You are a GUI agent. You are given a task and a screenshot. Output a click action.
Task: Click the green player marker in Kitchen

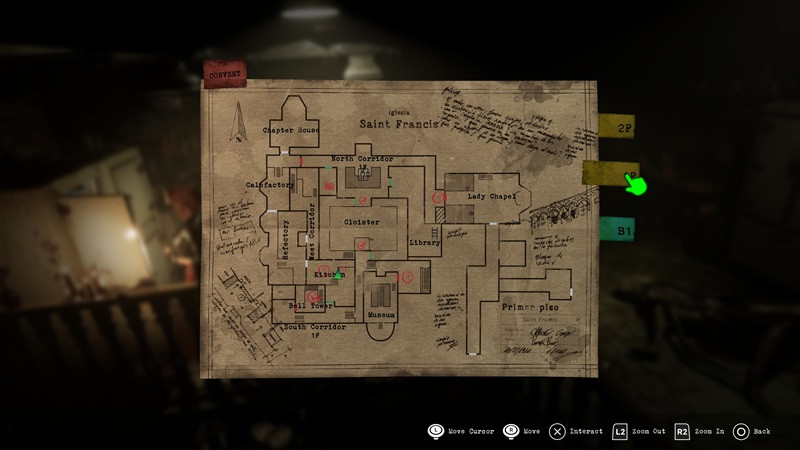pyautogui.click(x=338, y=274)
